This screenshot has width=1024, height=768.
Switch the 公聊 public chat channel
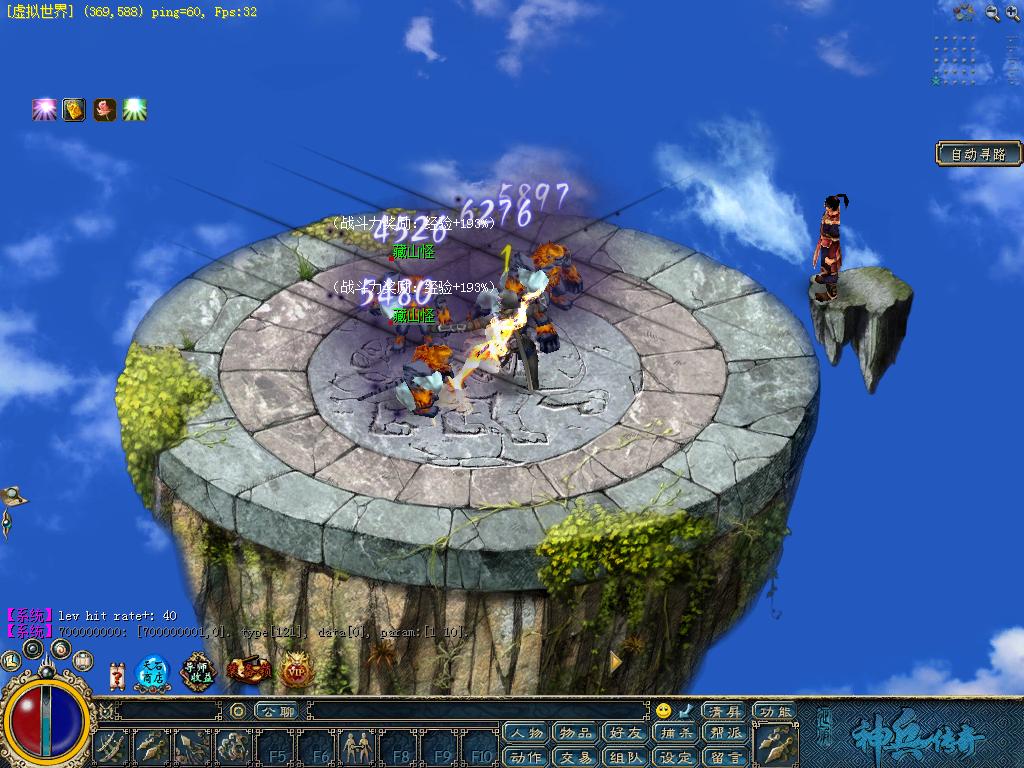click(274, 711)
